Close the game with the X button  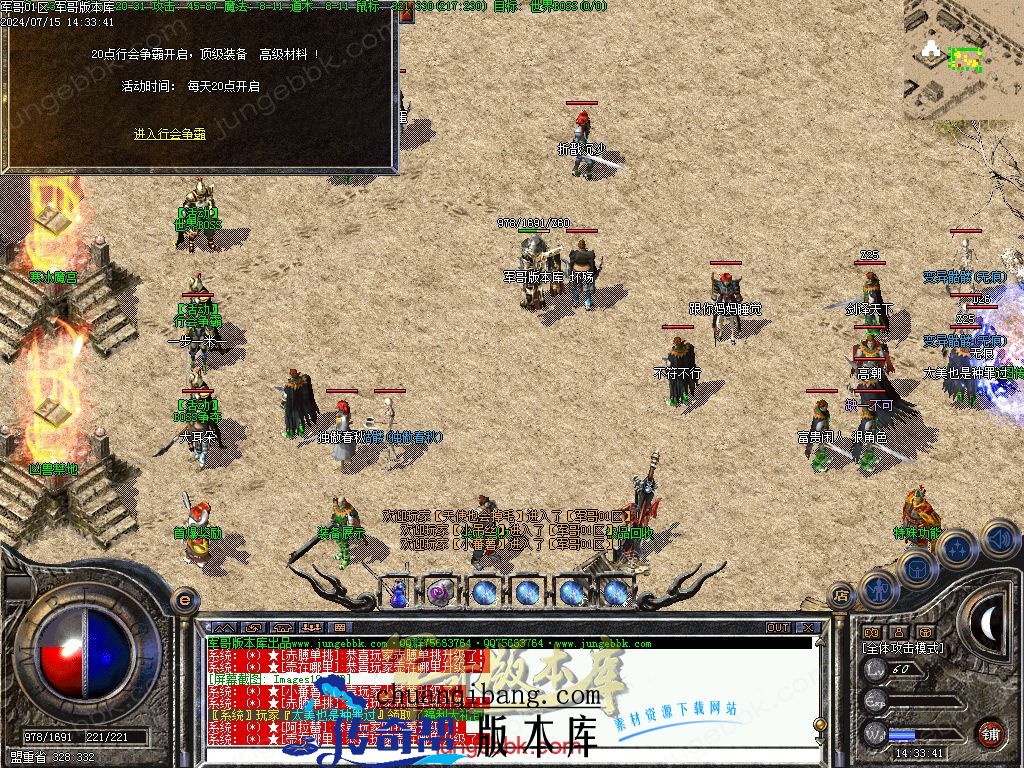(808, 628)
